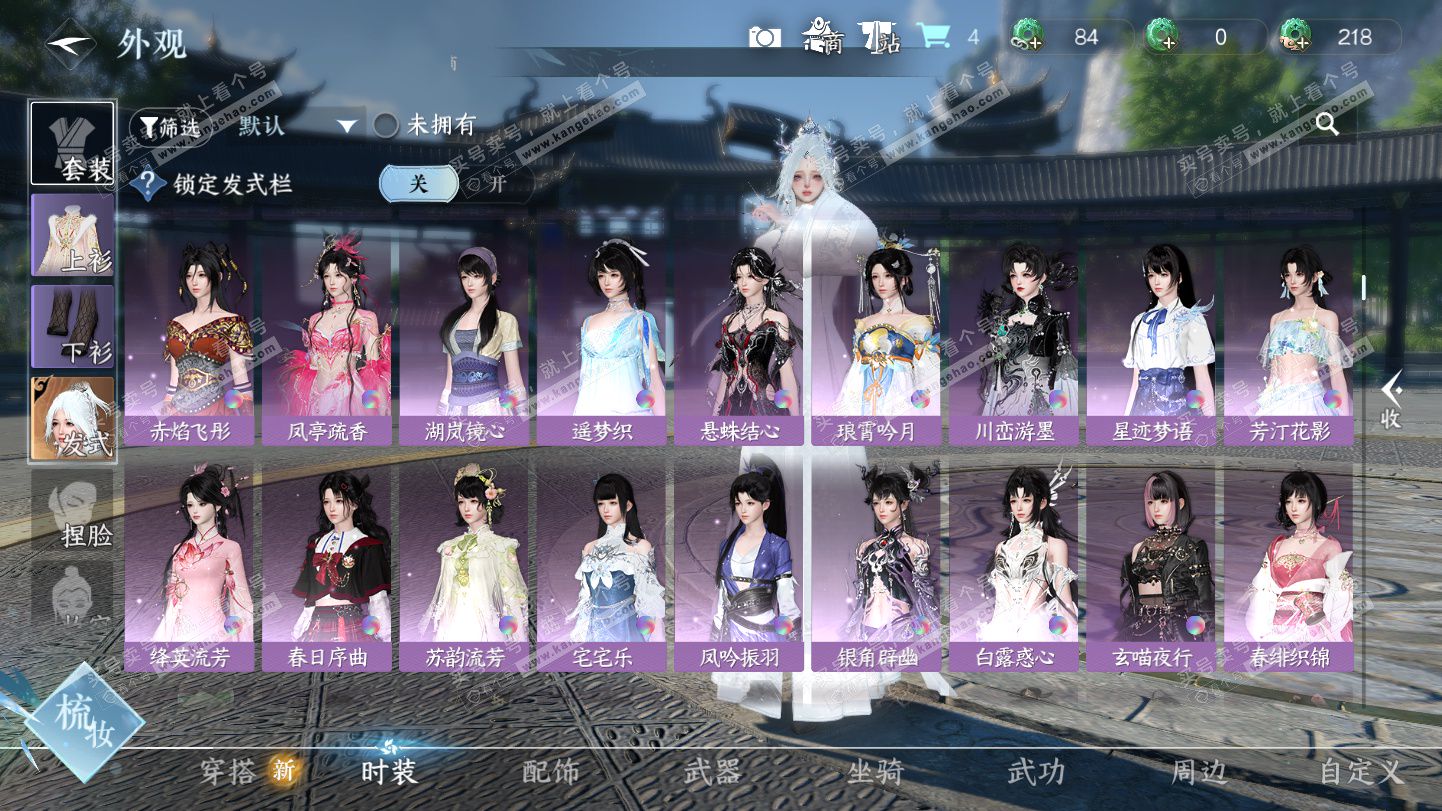This screenshot has height=811, width=1442.
Task: Switch to the 配饰 tab
Action: (x=551, y=771)
